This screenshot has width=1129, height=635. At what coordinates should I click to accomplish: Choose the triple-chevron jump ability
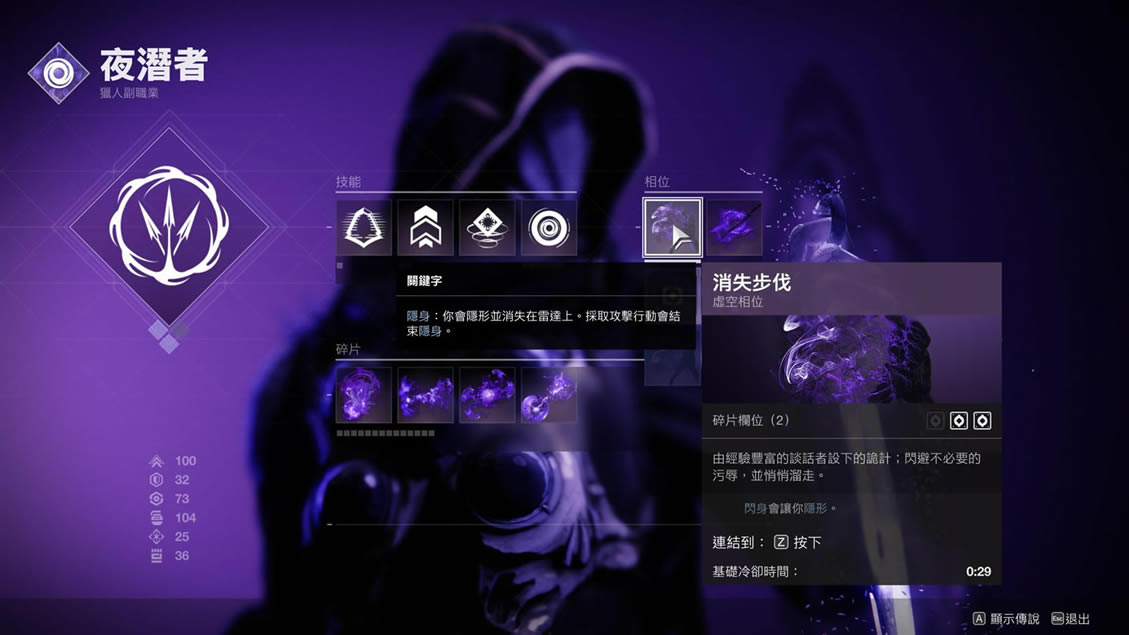(x=425, y=228)
